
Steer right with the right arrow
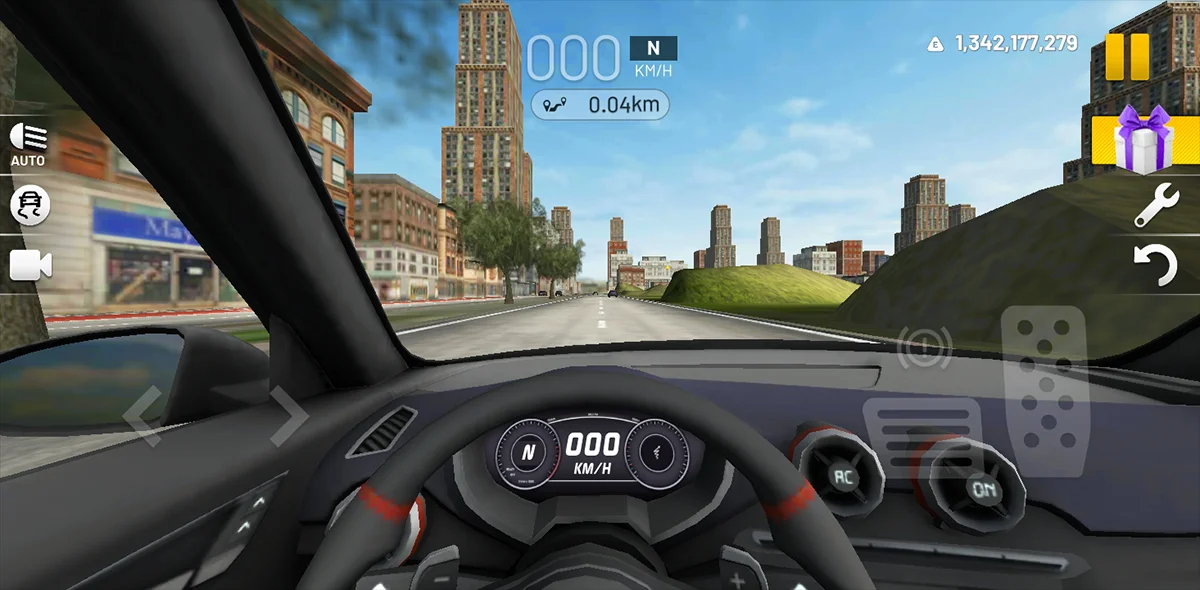point(288,414)
